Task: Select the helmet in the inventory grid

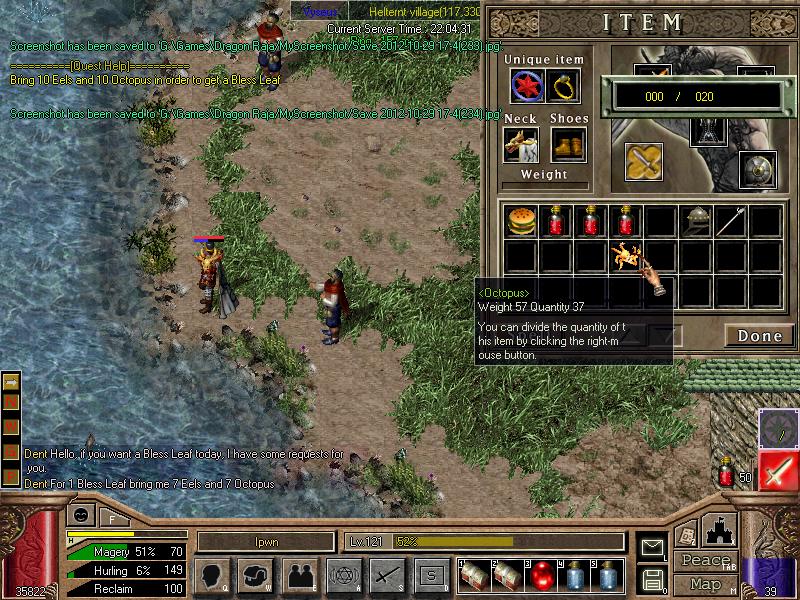Action: 696,221
